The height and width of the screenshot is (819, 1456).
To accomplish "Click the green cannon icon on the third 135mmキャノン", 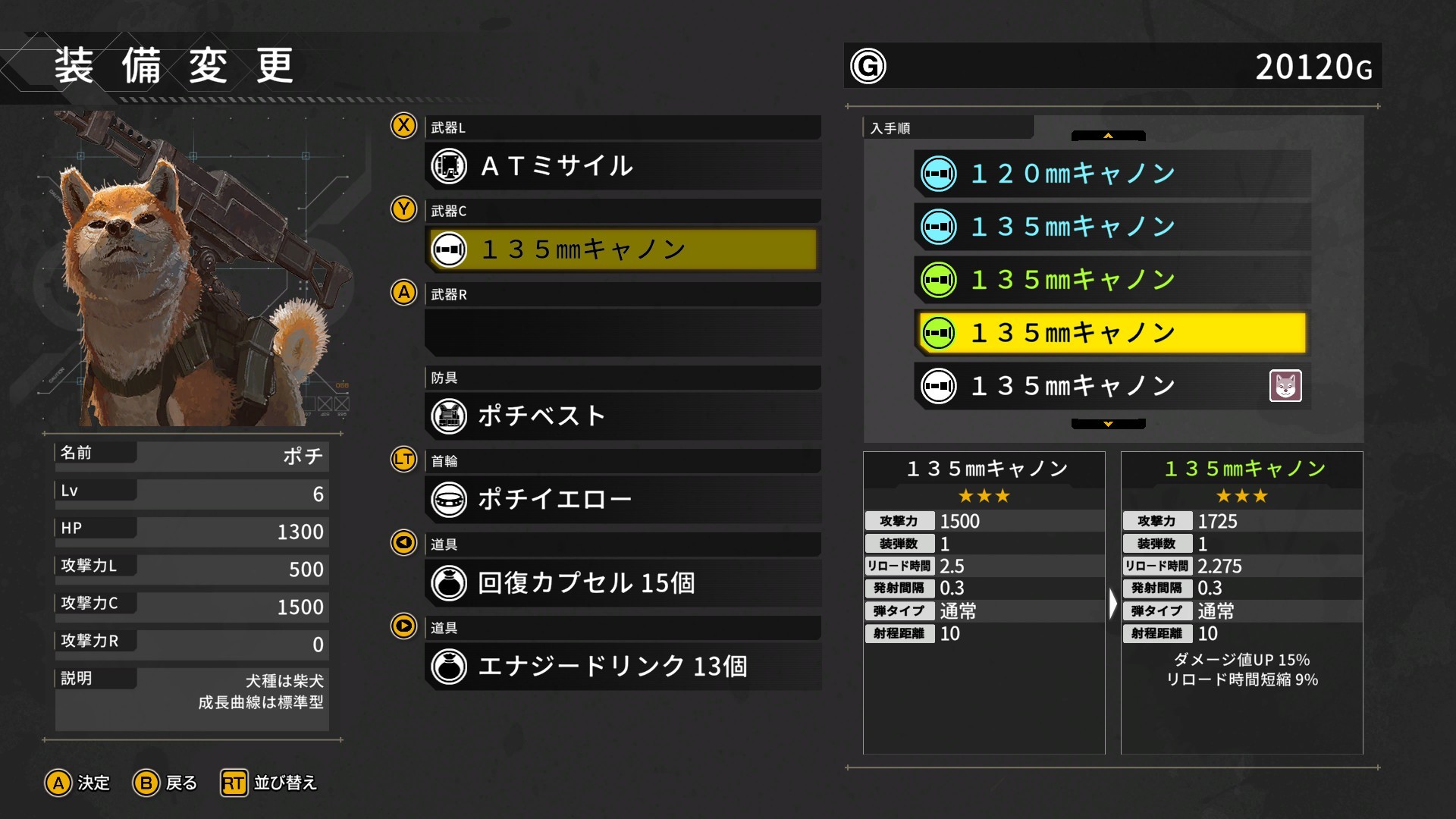I will tap(940, 279).
